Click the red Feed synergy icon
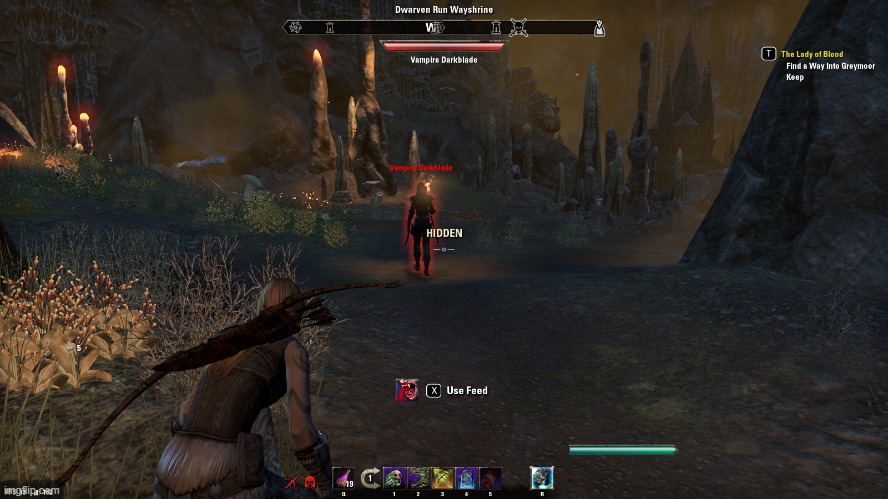The image size is (888, 499). 407,390
